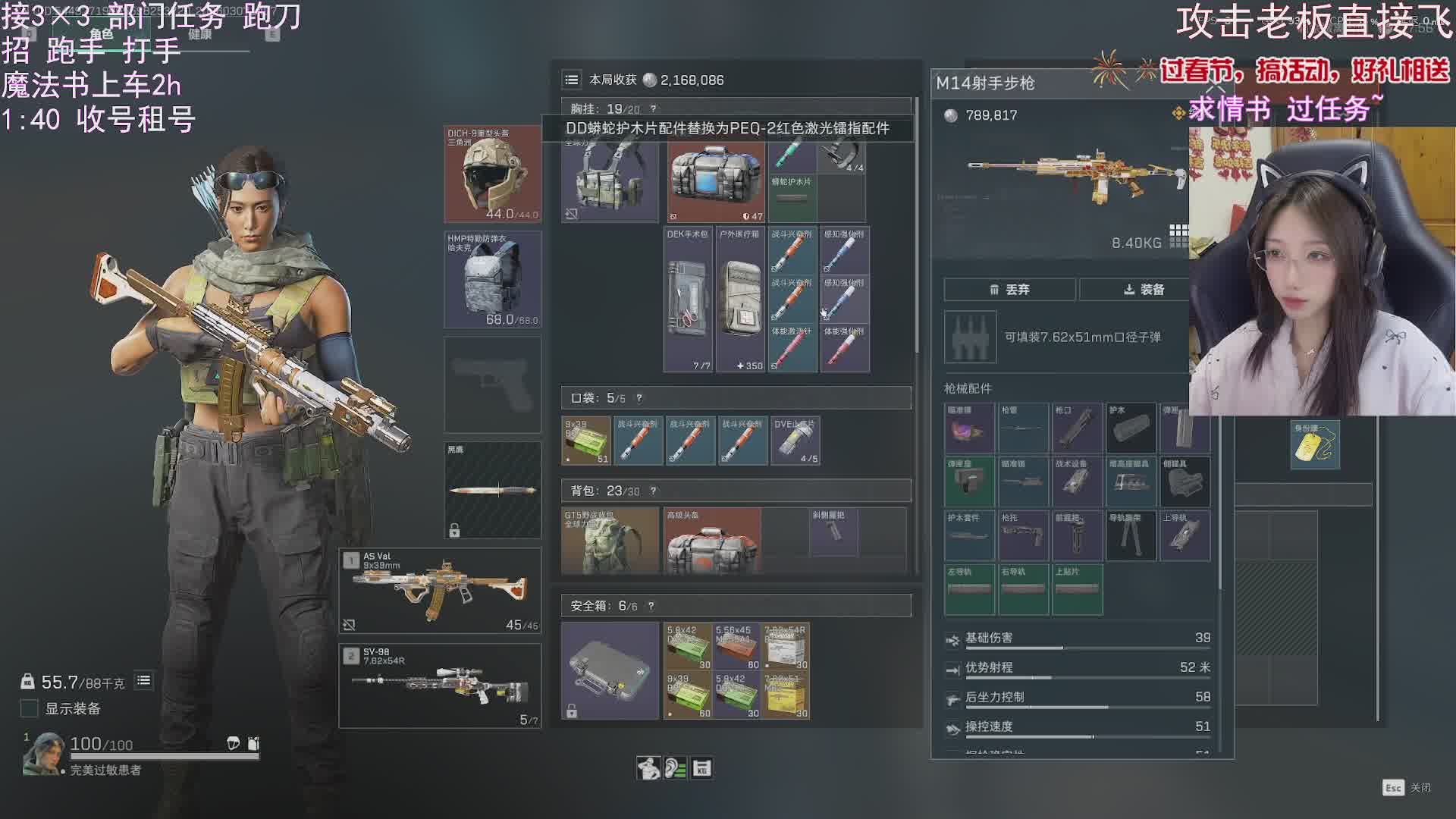Select the HMP body armor slot
The height and width of the screenshot is (819, 1456).
[x=492, y=279]
